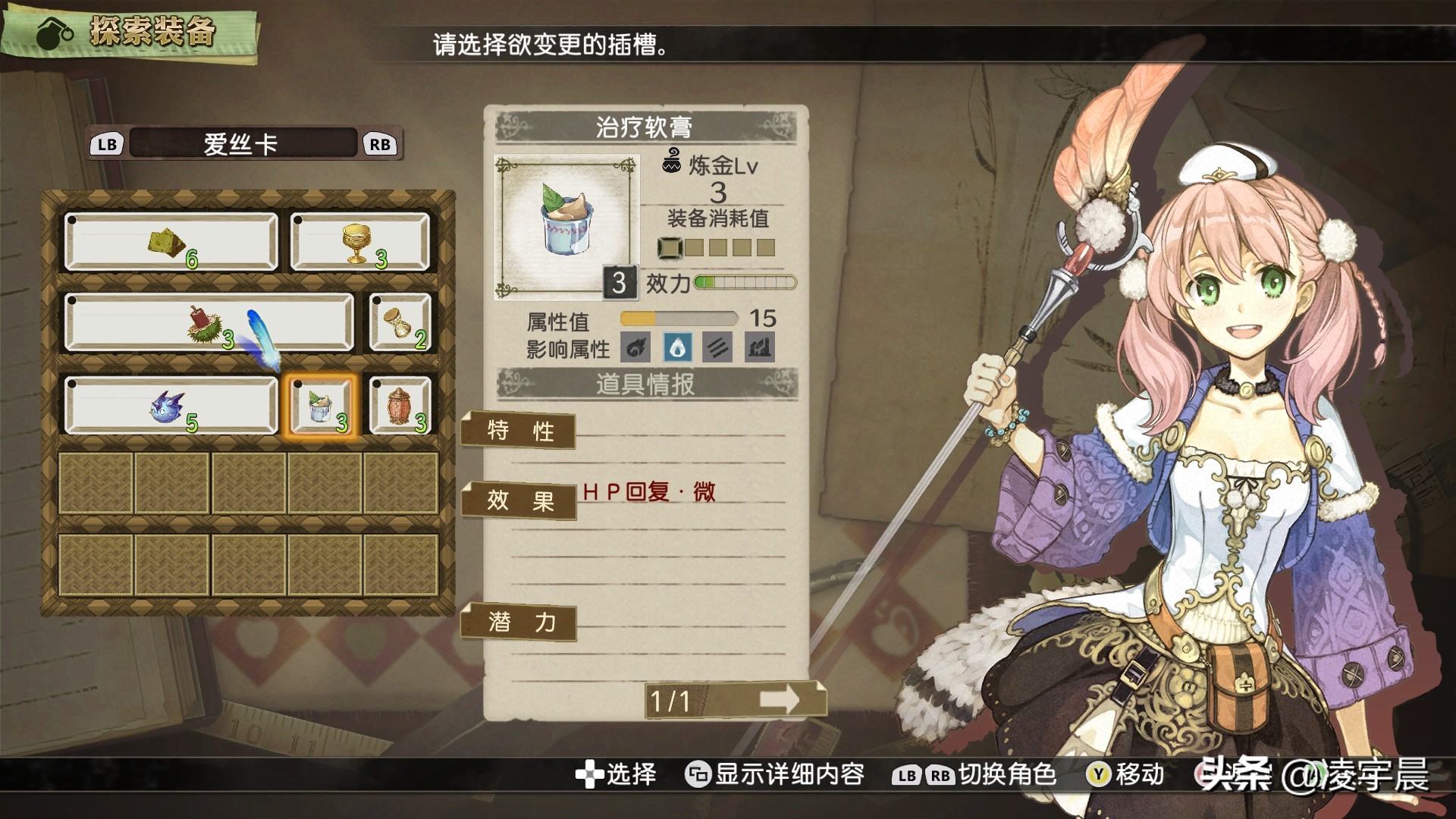Select the red spiky bomb slot
Viewport: 1456px width, 819px height.
(209, 323)
